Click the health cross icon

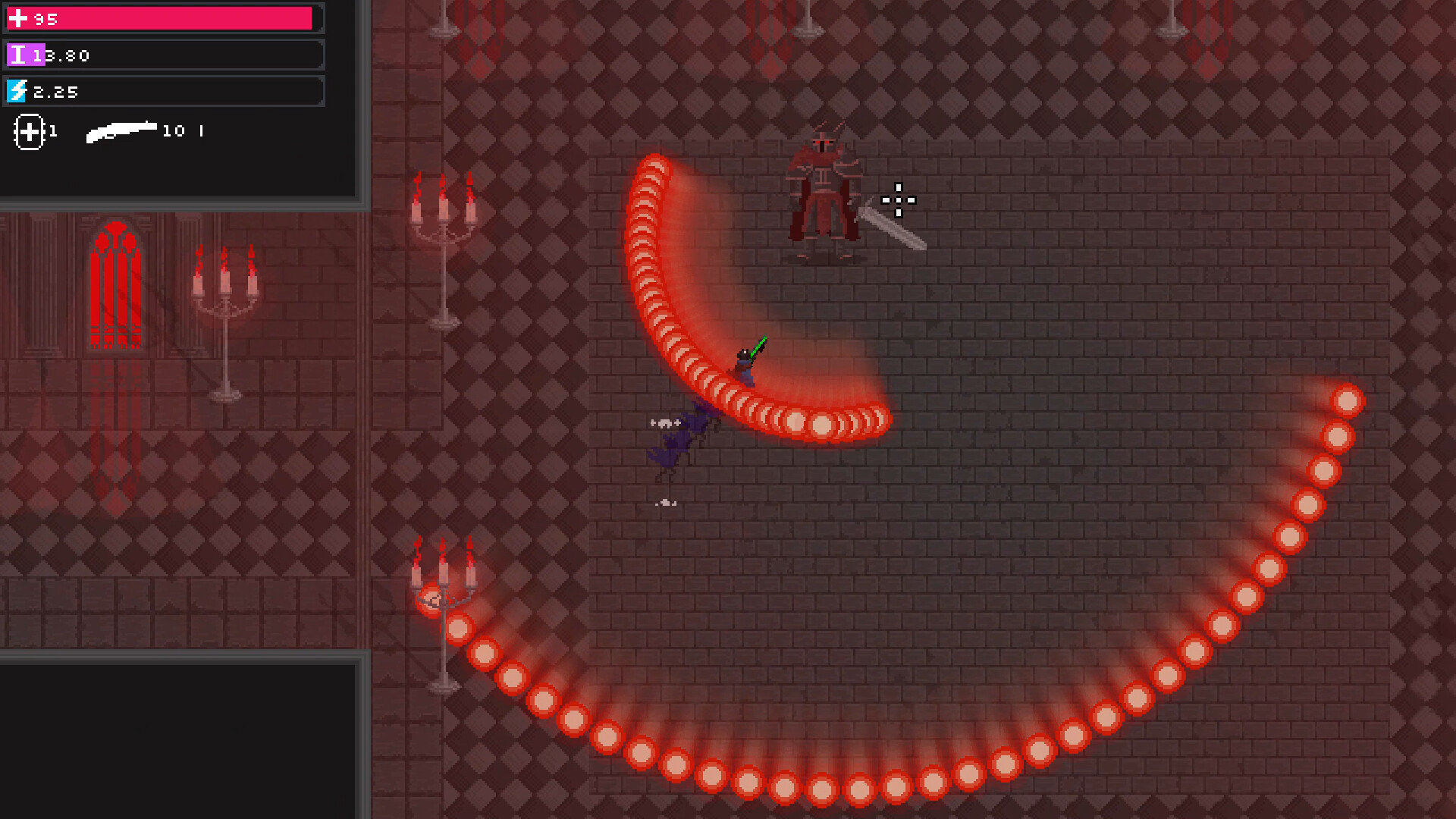(x=18, y=18)
